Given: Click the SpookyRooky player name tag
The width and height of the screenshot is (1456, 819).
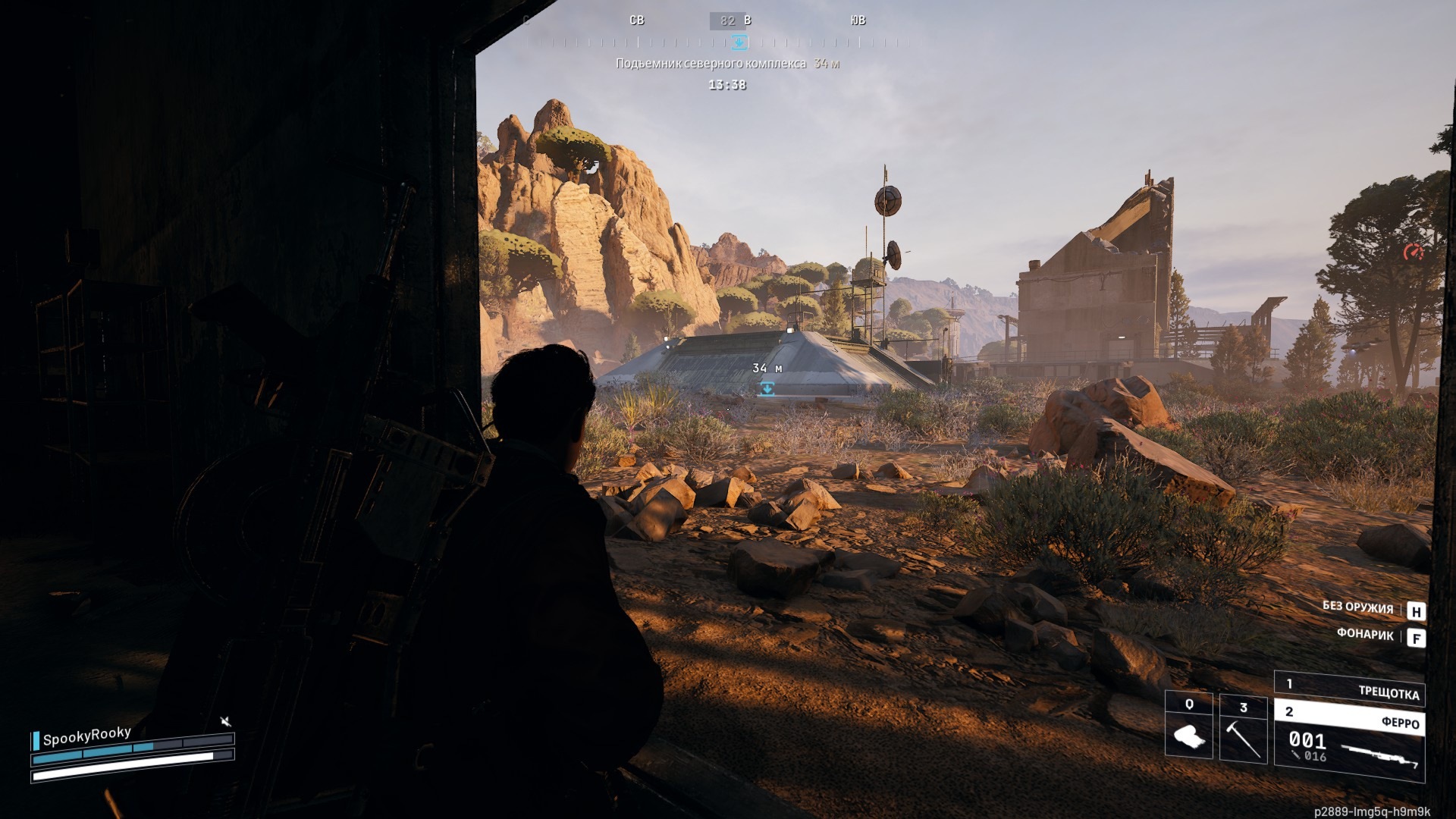Looking at the screenshot, I should click(x=86, y=736).
